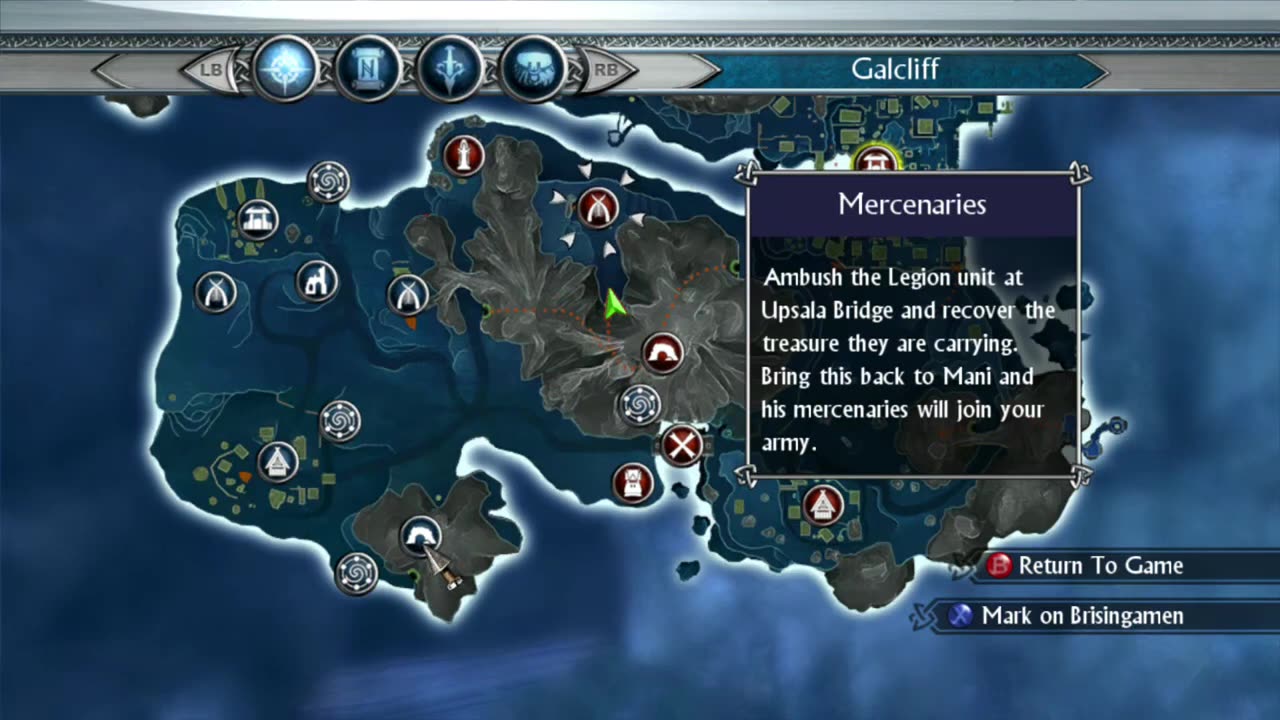Select the red tower map marker
This screenshot has width=1280, height=720.
(464, 156)
